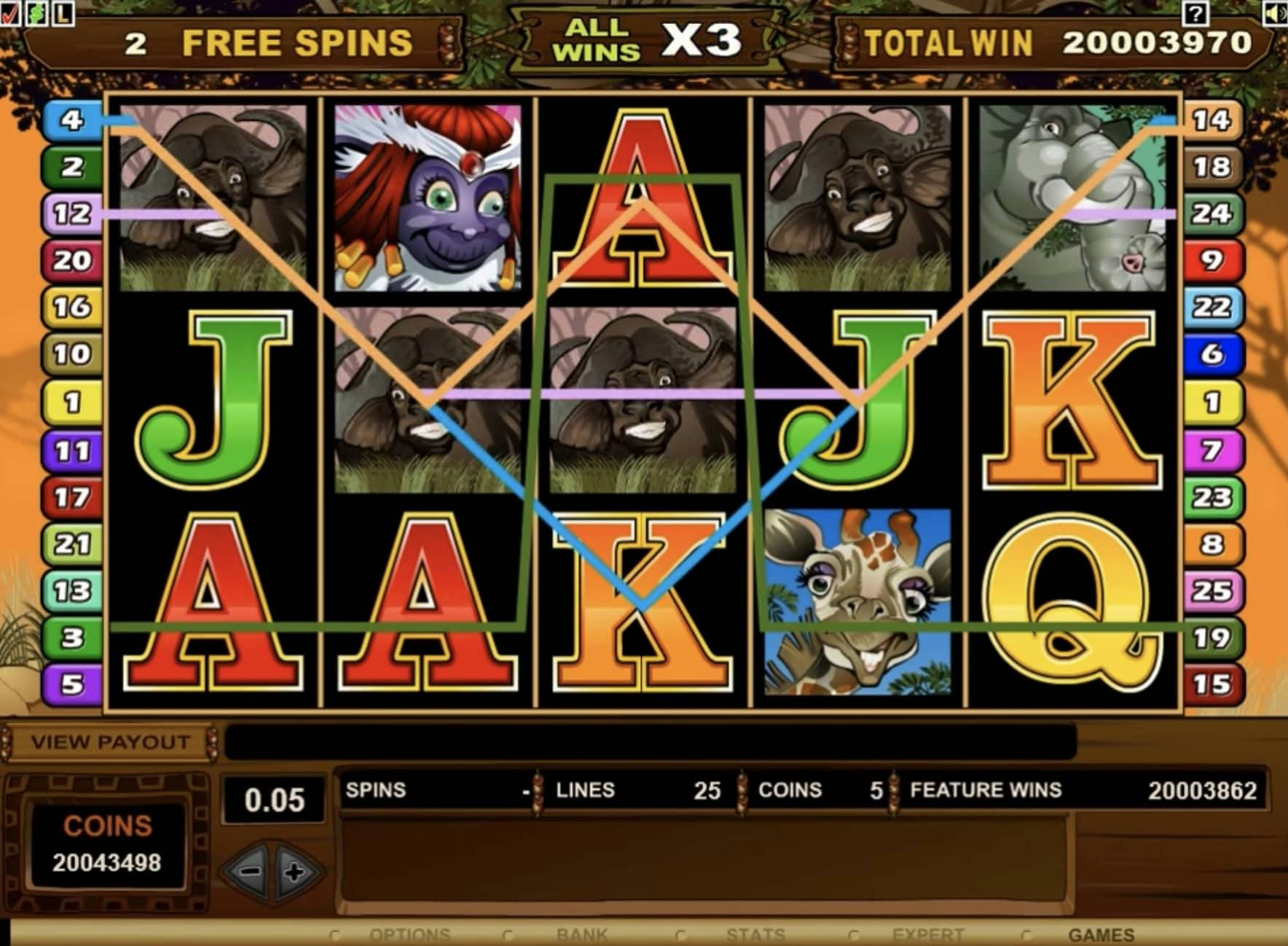This screenshot has width=1288, height=946.
Task: Select payline number 19 marker
Action: [1212, 638]
